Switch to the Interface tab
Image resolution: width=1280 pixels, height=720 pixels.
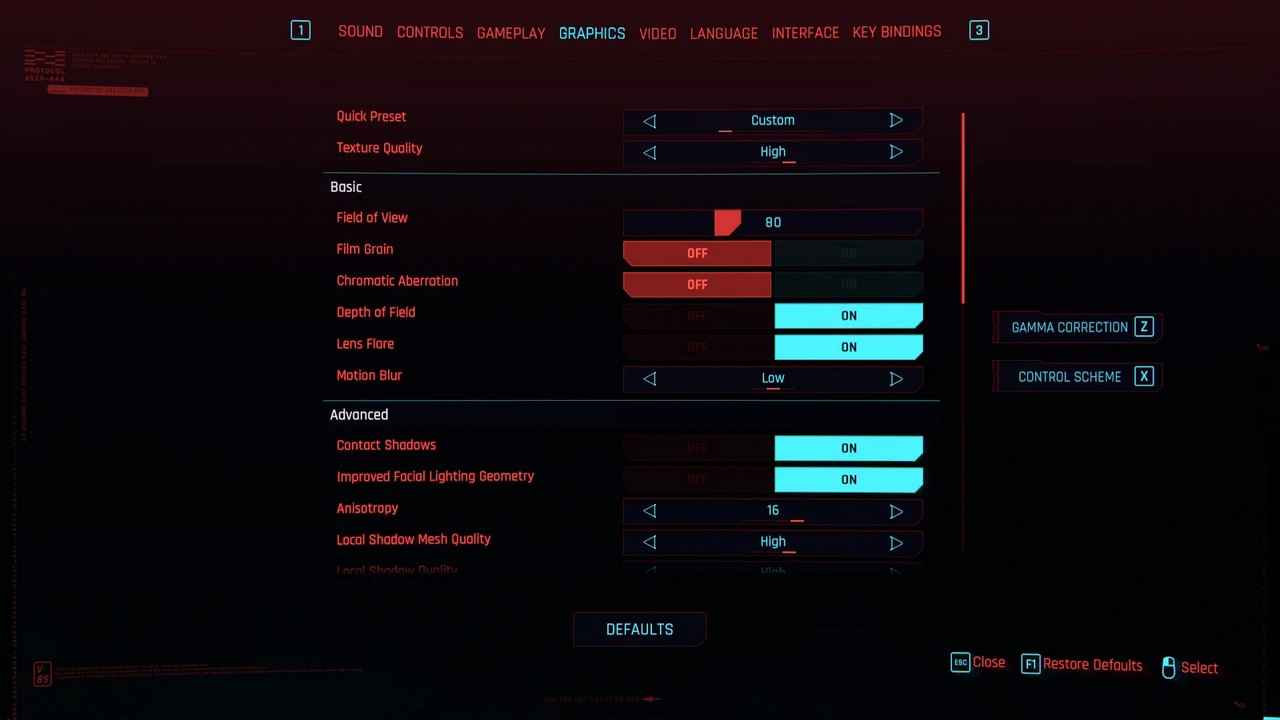pos(805,33)
